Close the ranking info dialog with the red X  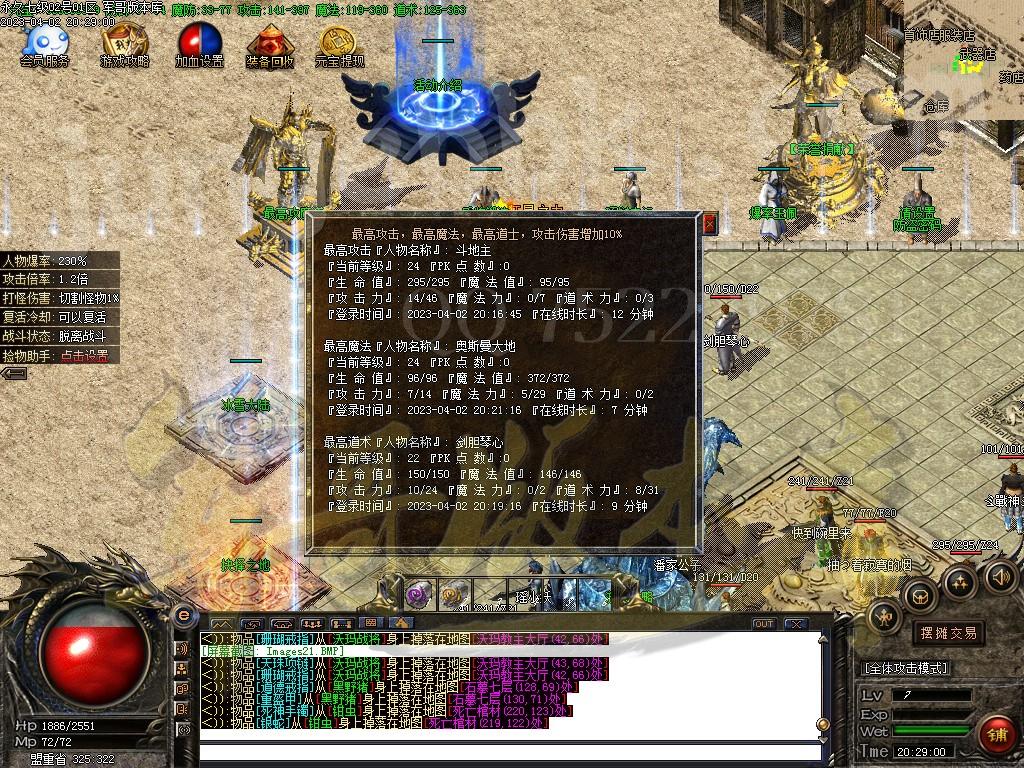pyautogui.click(x=710, y=223)
